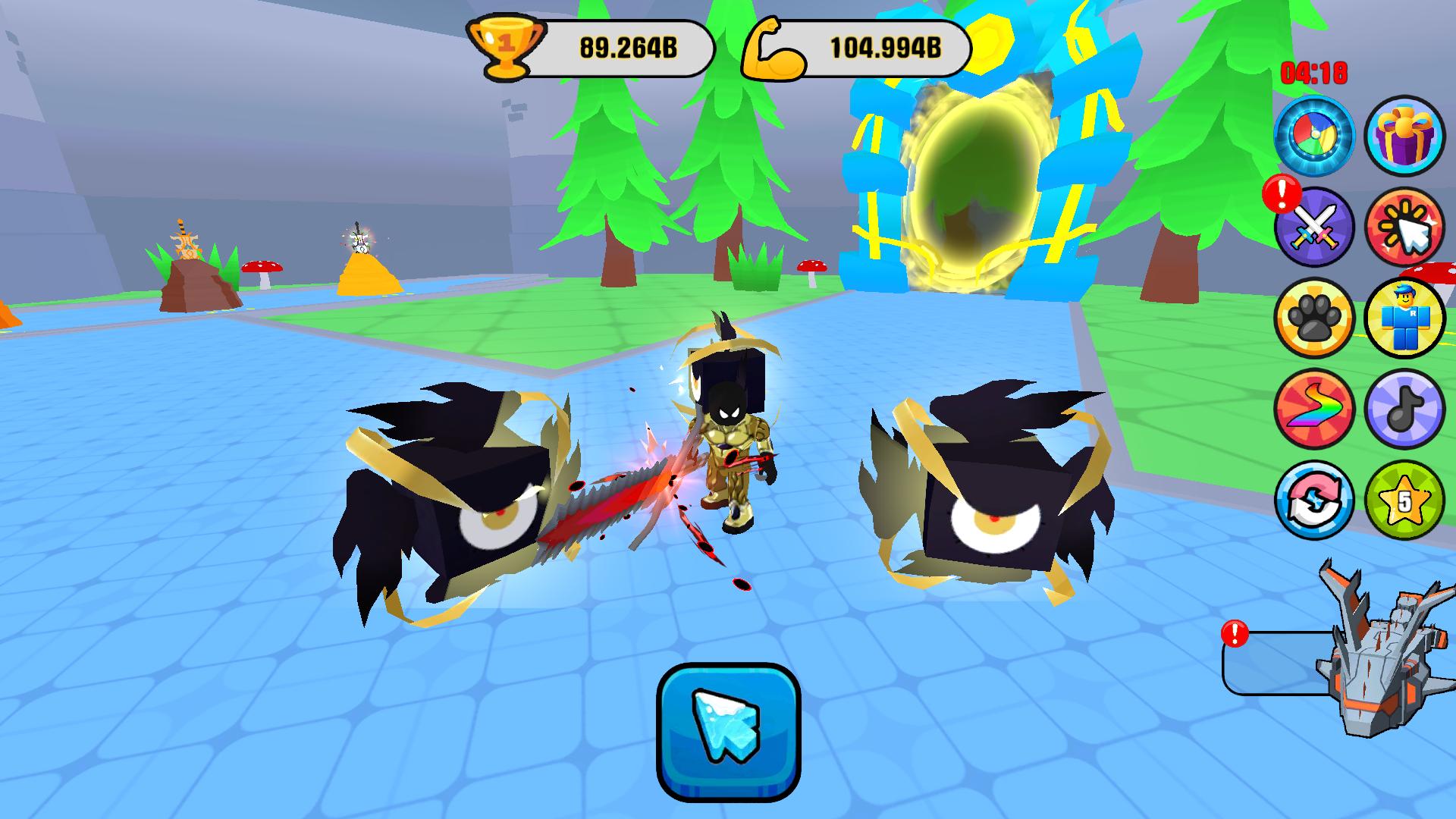Open the spin wheel rewards
Screen dimensions: 1456x819
pos(1316,136)
